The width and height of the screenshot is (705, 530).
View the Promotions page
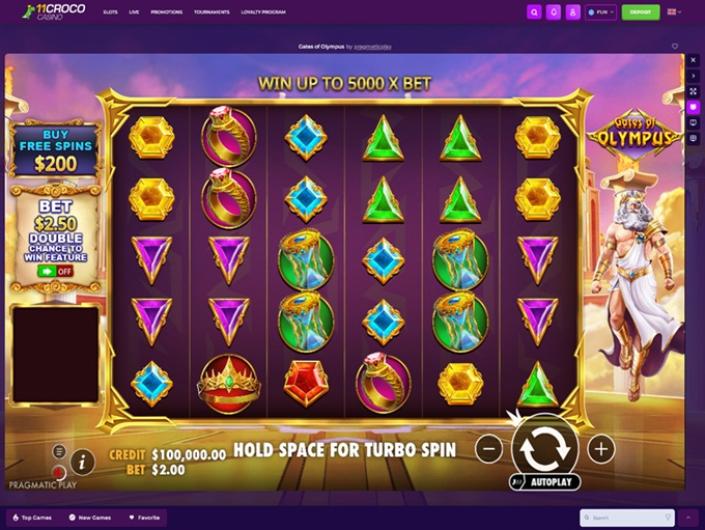(166, 13)
